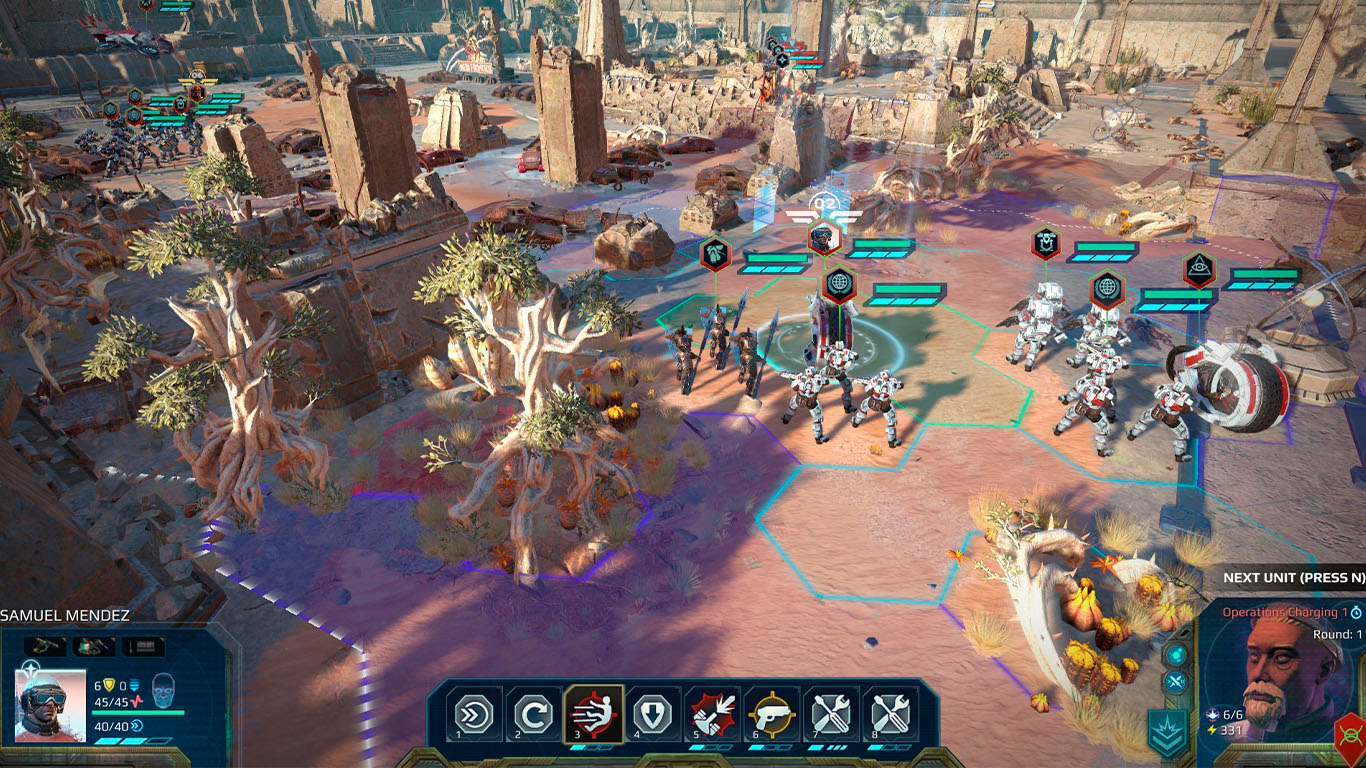The height and width of the screenshot is (768, 1366).
Task: Choose the red sprinting figure ability
Action: pos(594,714)
